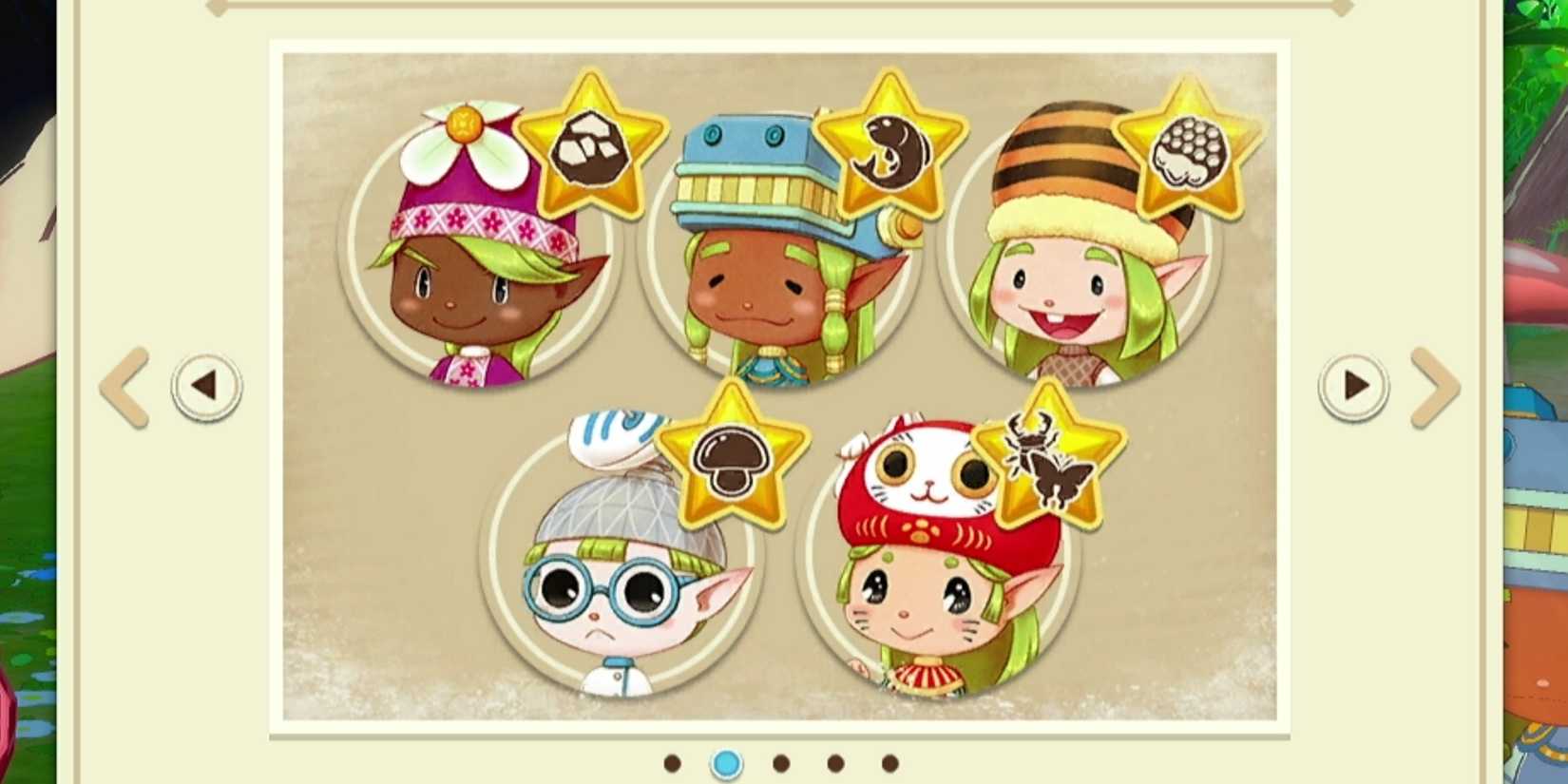This screenshot has width=1568, height=784.
Task: Click the ore star badge on the flower-hat sprite
Action: click(x=592, y=144)
